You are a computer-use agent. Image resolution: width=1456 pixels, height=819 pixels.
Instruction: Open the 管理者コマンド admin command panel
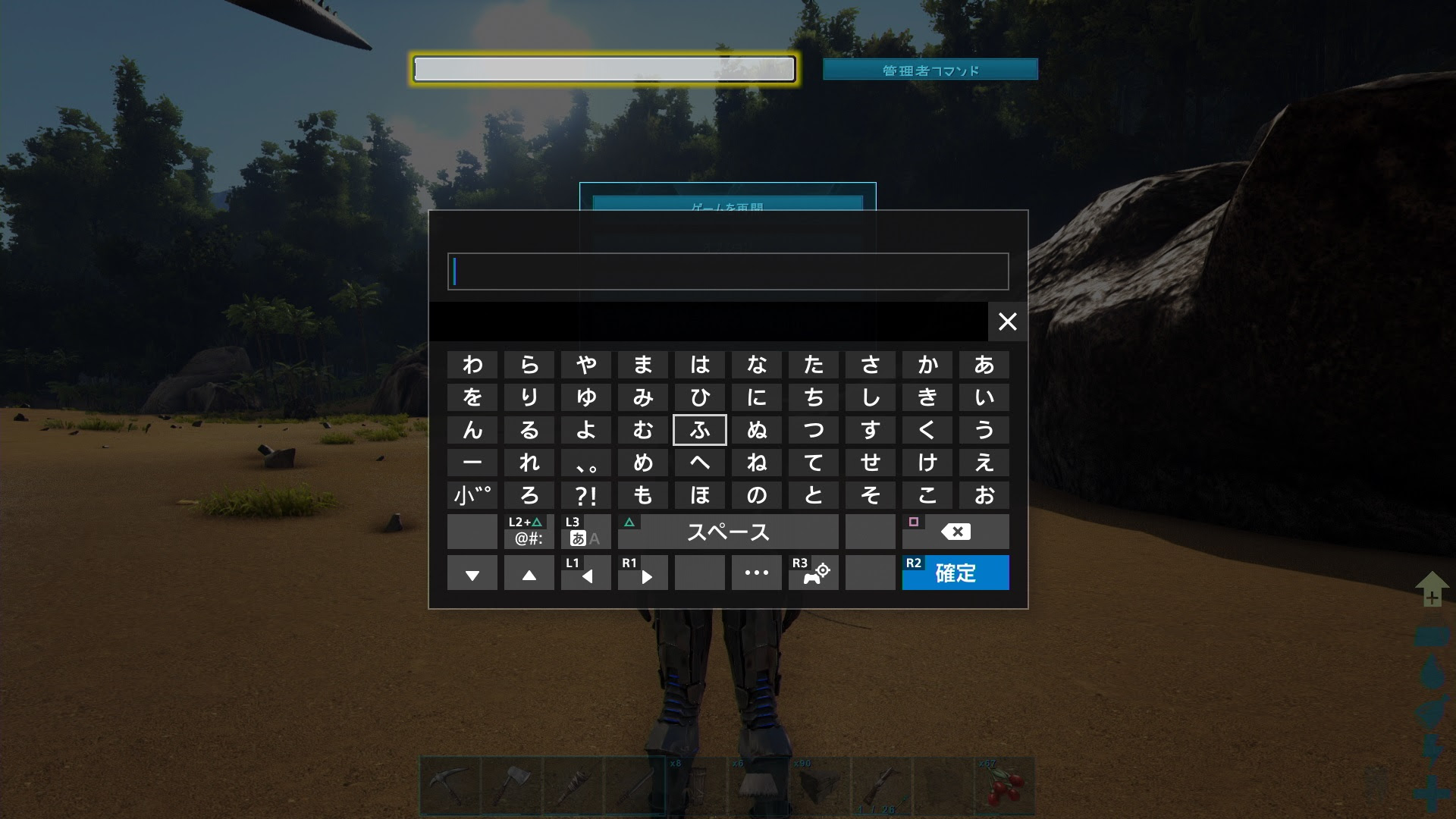tap(930, 69)
